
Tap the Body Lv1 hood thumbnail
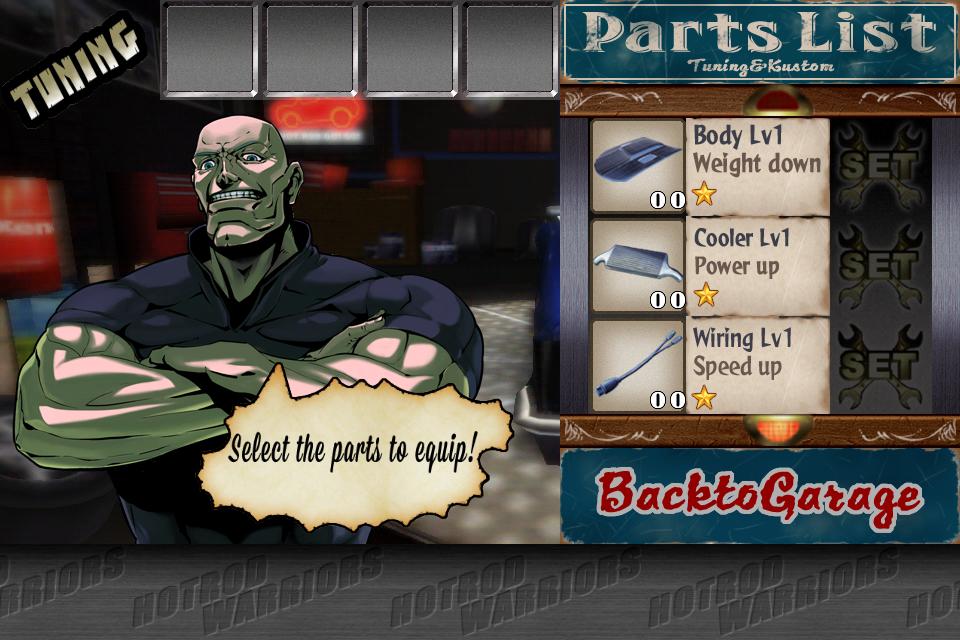click(x=638, y=165)
